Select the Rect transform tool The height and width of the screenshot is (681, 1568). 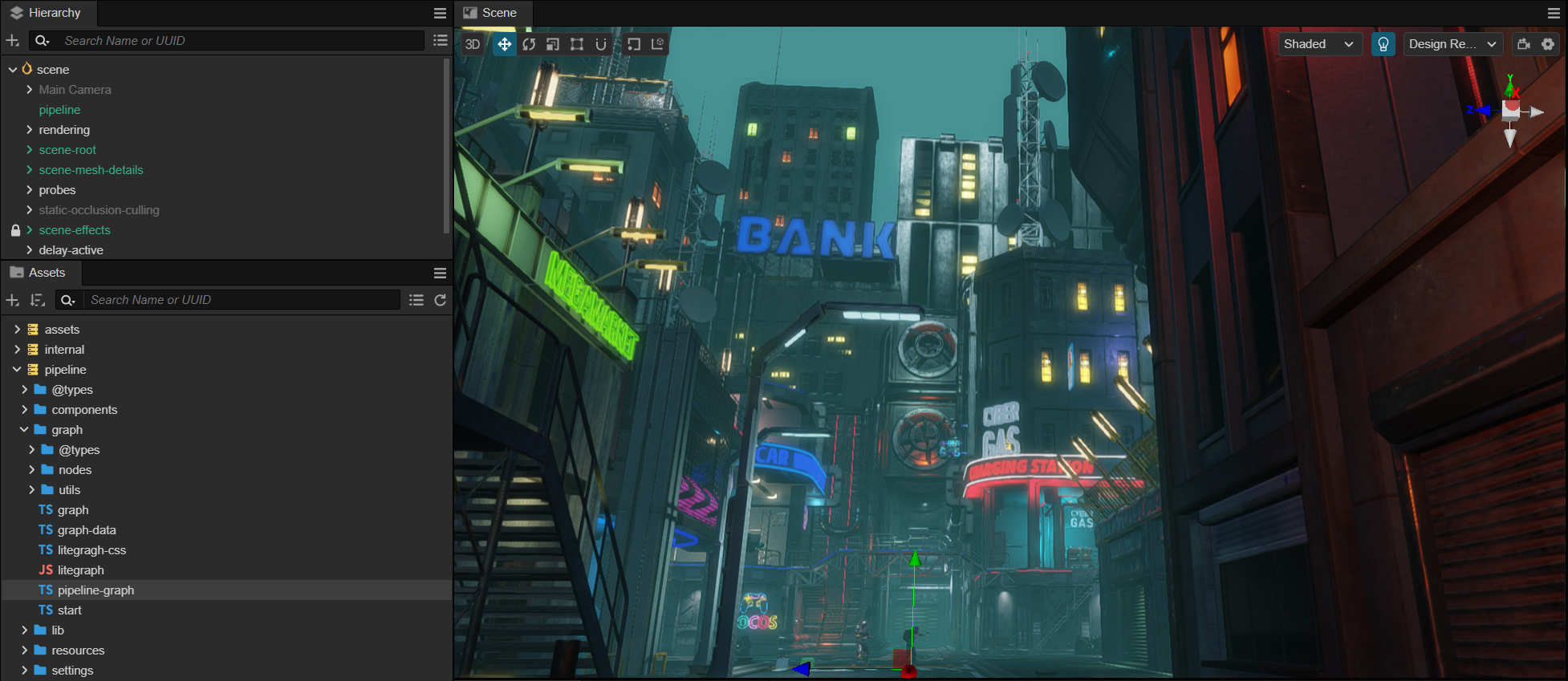[x=577, y=44]
